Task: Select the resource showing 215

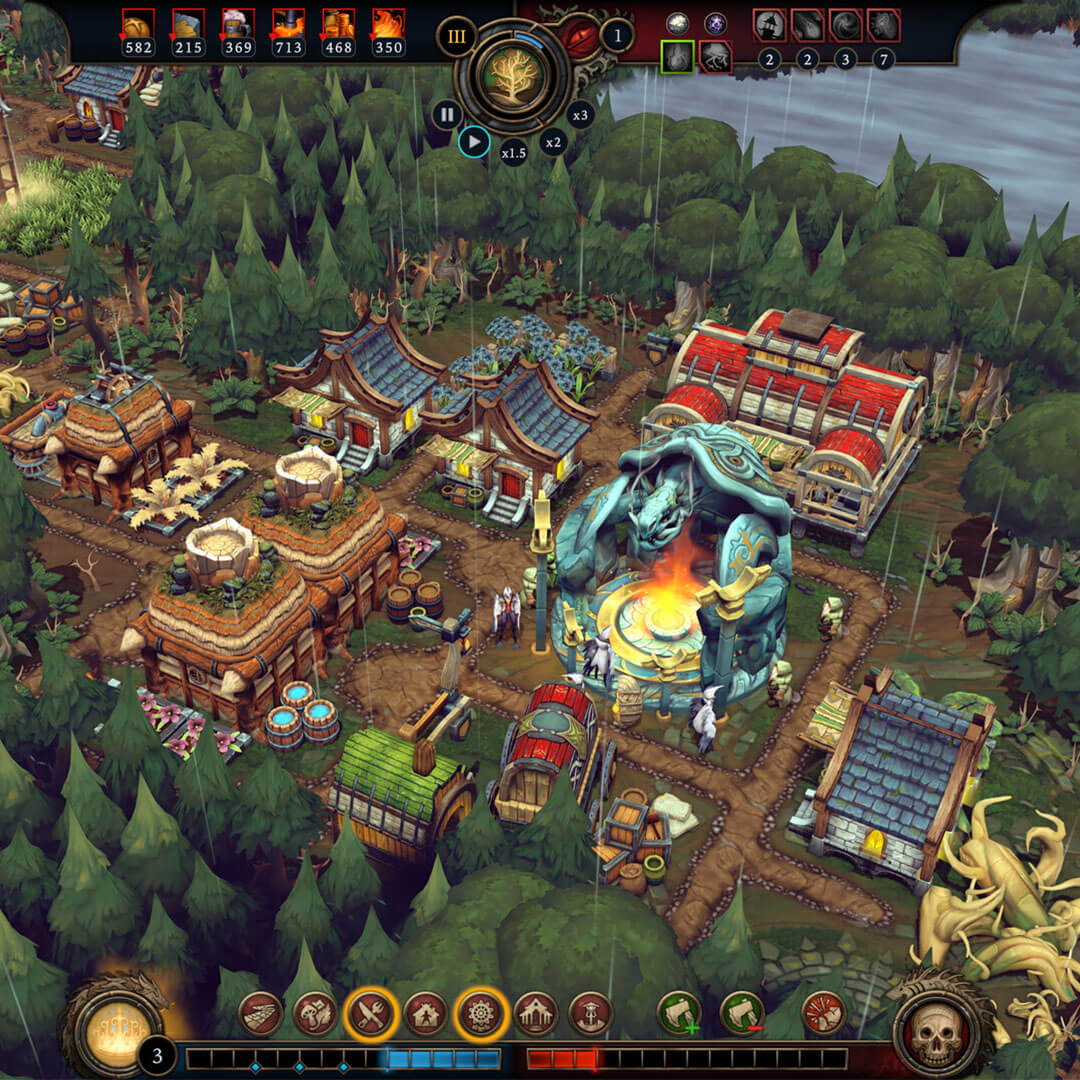Action: [188, 24]
